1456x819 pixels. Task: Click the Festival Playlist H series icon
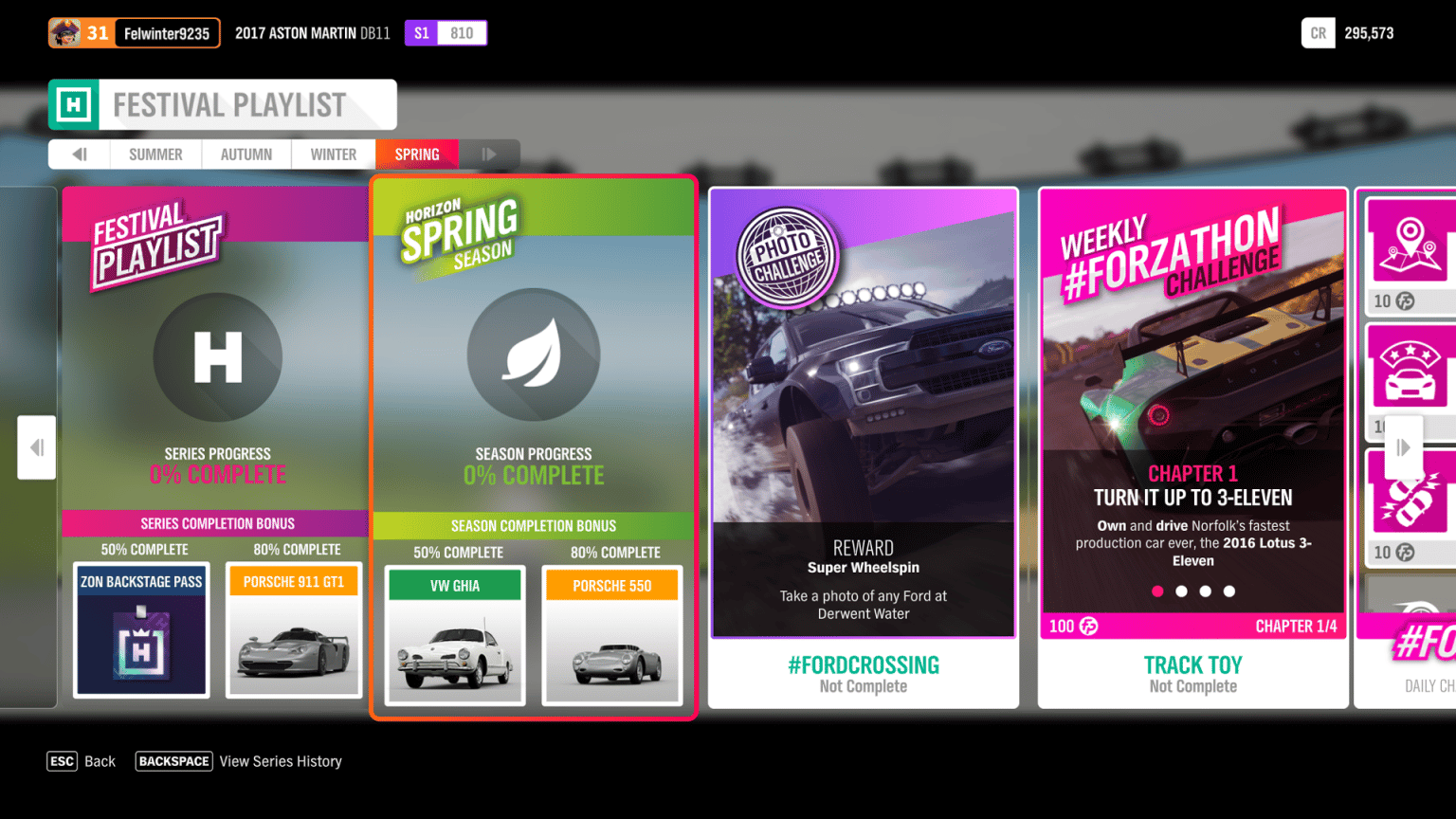click(217, 357)
